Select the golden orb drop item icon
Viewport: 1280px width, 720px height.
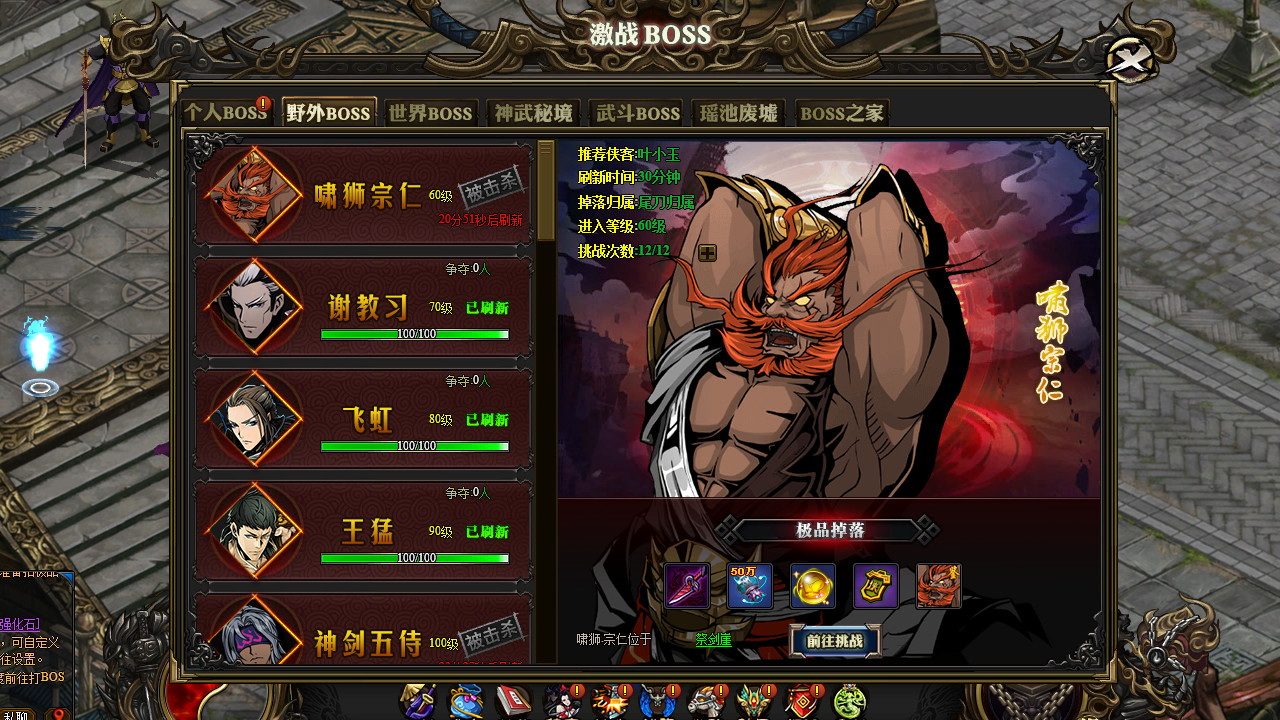813,586
